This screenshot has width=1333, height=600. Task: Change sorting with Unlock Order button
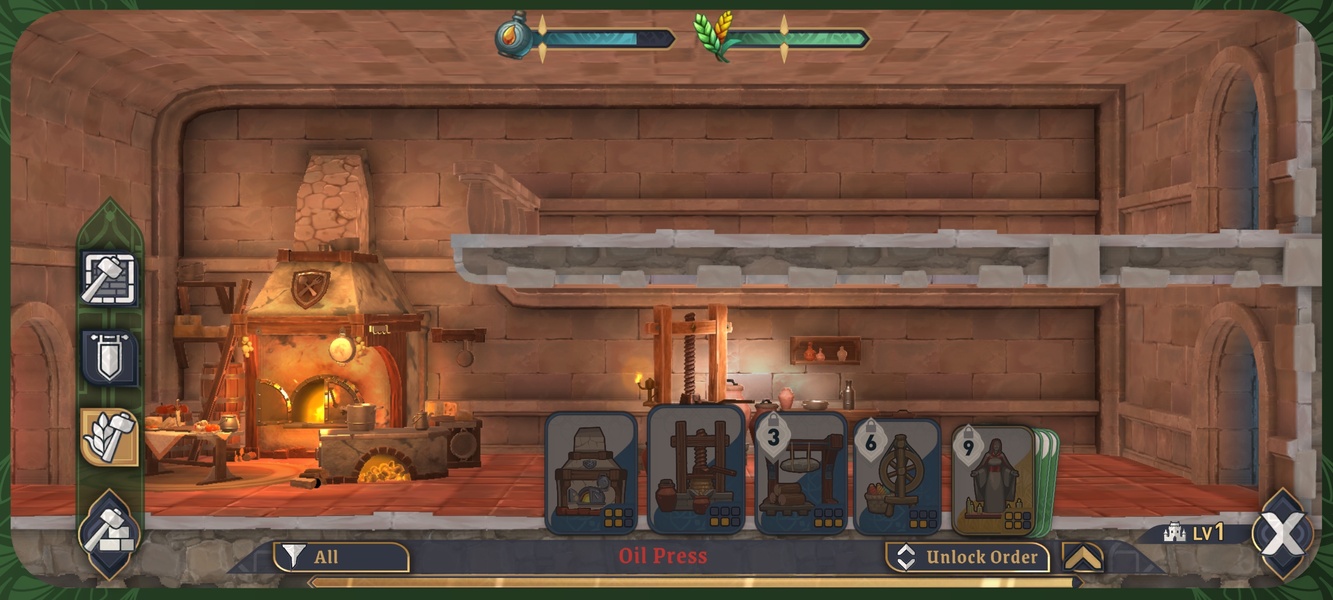pos(967,557)
